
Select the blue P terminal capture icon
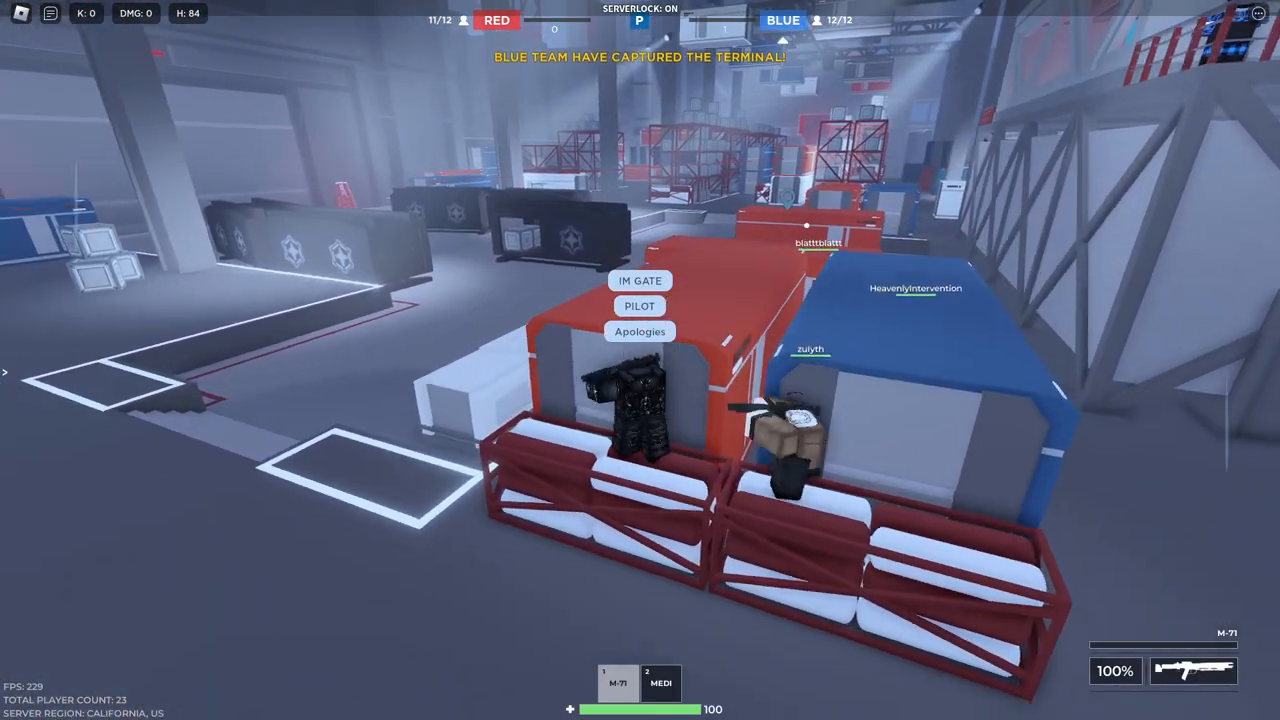tap(639, 19)
